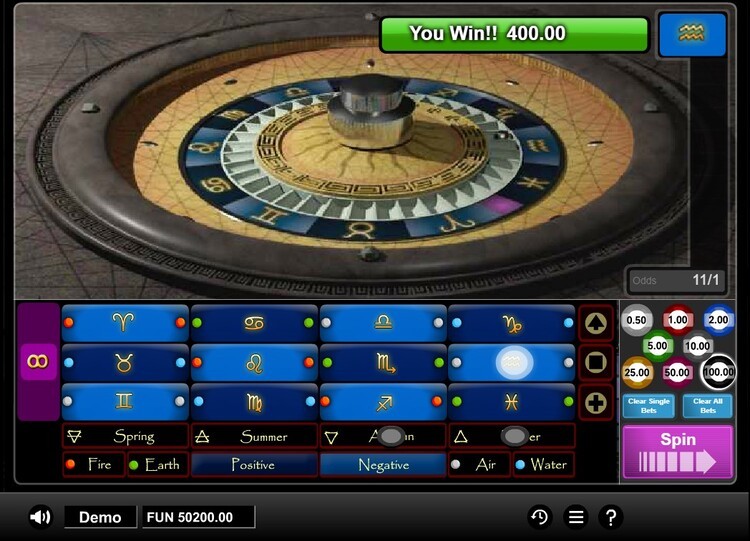Bet on the Negative option
The height and width of the screenshot is (541, 750).
click(x=383, y=464)
